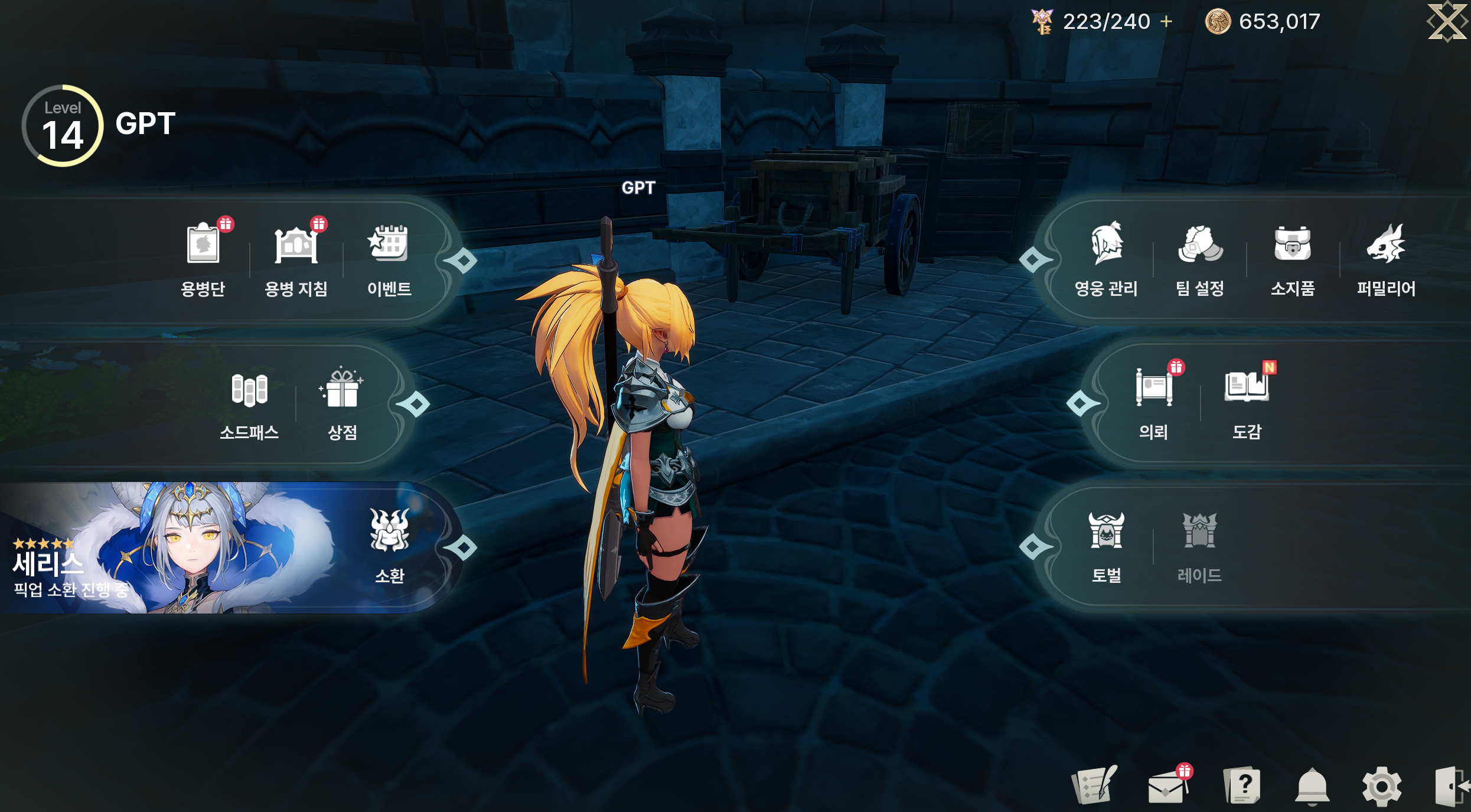The height and width of the screenshot is (812, 1471).
Task: Open the 용병단 mercenary corps menu
Action: tap(203, 258)
